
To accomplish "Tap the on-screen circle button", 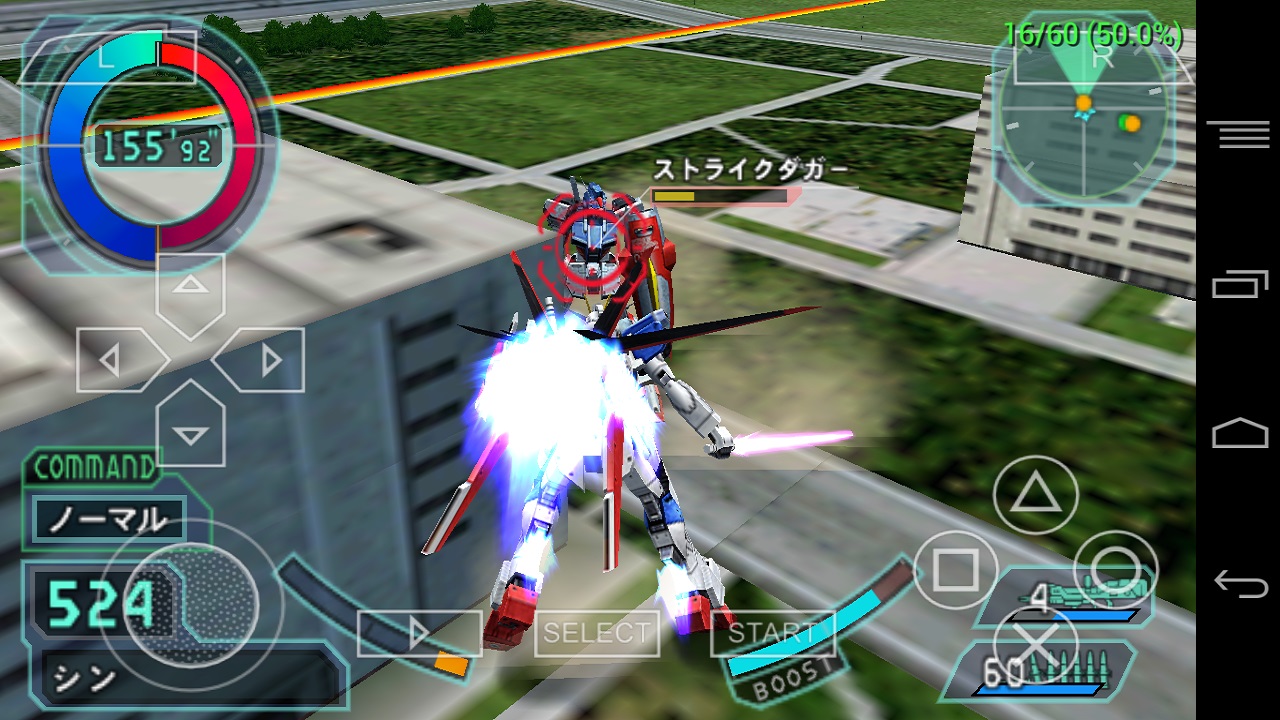I will click(x=1116, y=571).
